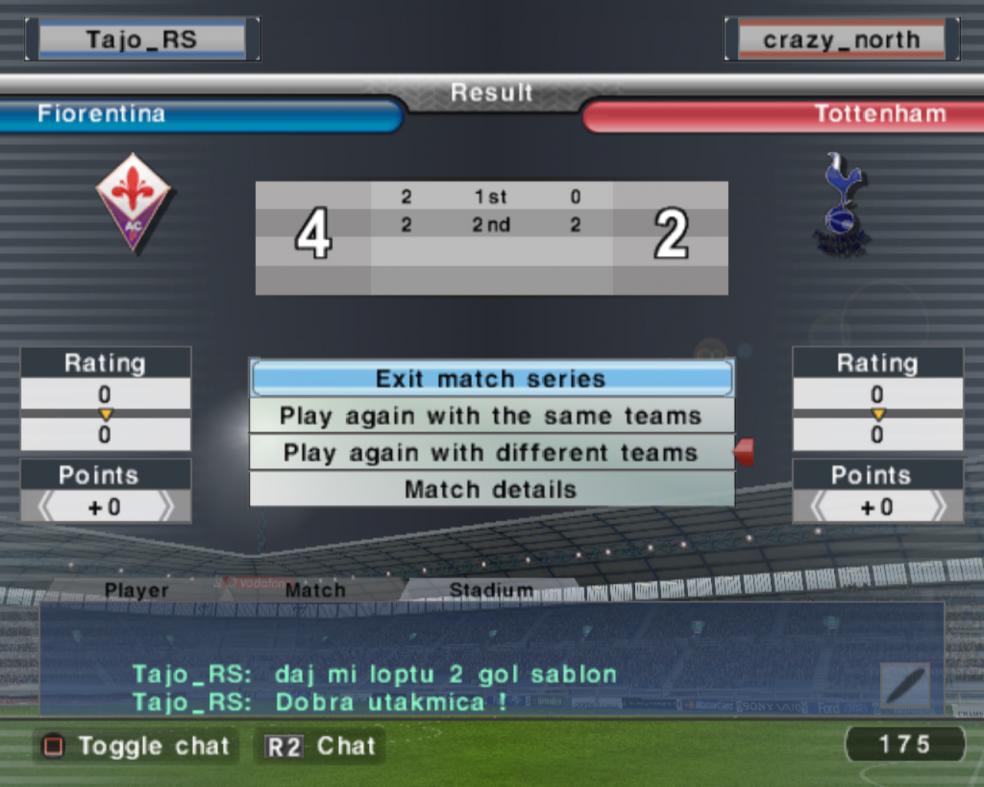This screenshot has height=787, width=984.
Task: Switch to the Match tab
Action: click(315, 590)
